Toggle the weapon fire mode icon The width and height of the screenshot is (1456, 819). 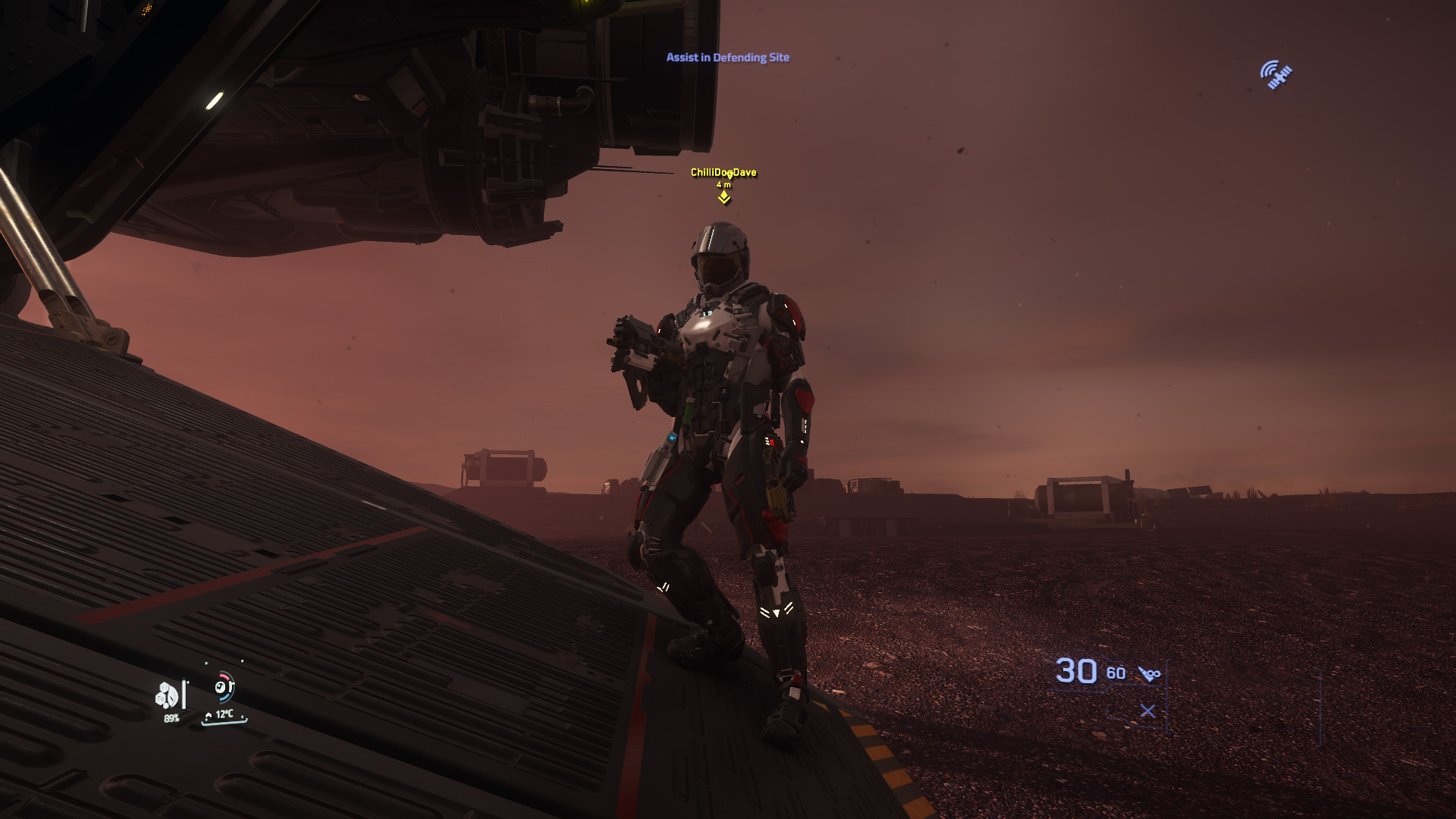[x=1150, y=673]
